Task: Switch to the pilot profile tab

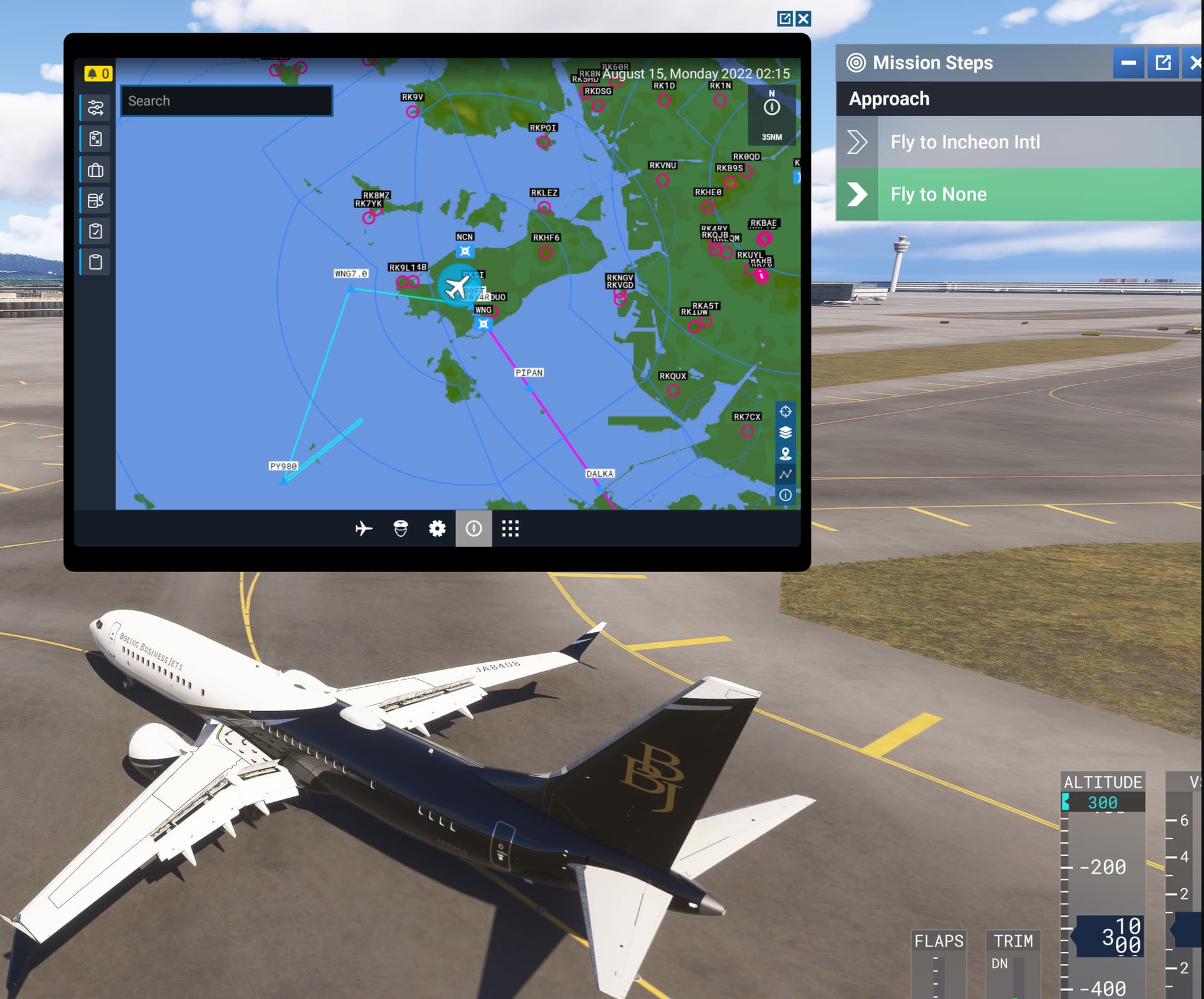Action: click(401, 529)
